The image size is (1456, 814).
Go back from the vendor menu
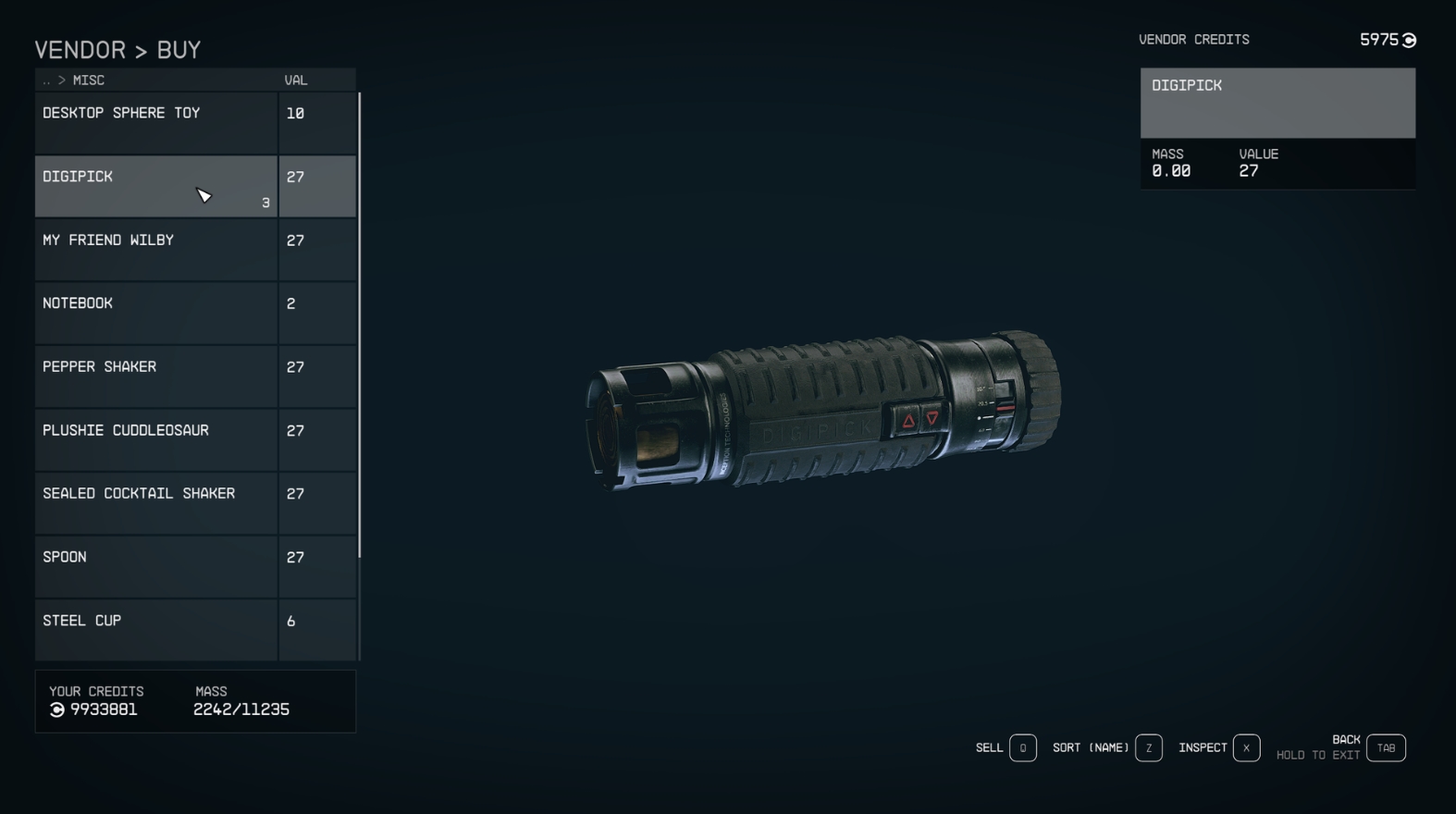1386,747
